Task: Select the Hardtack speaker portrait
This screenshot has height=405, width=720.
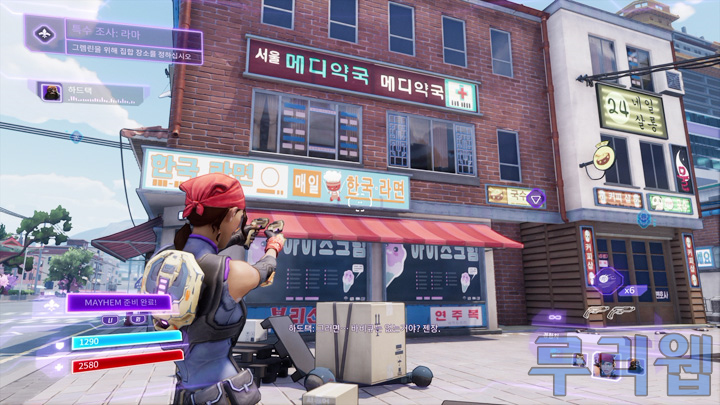Action: tap(50, 93)
